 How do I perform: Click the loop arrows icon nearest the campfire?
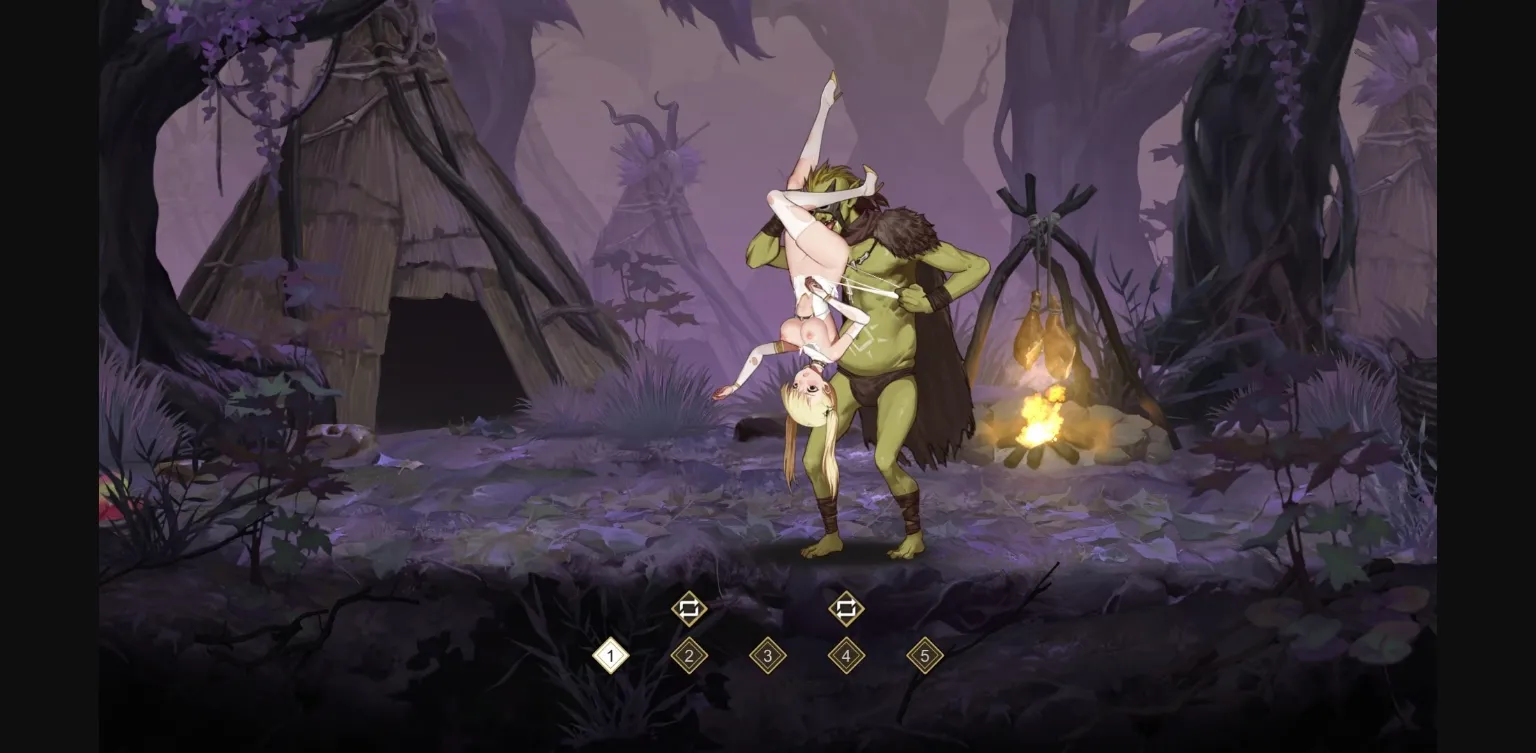846,607
